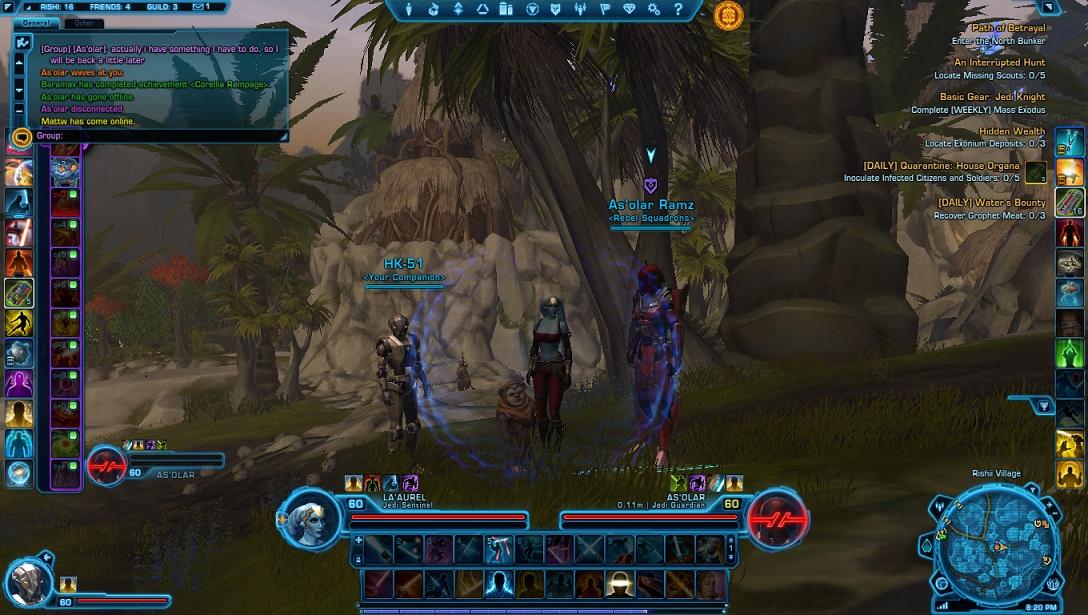Open the gear-shaped Preferences menu icon
The image size is (1088, 615).
tap(653, 10)
